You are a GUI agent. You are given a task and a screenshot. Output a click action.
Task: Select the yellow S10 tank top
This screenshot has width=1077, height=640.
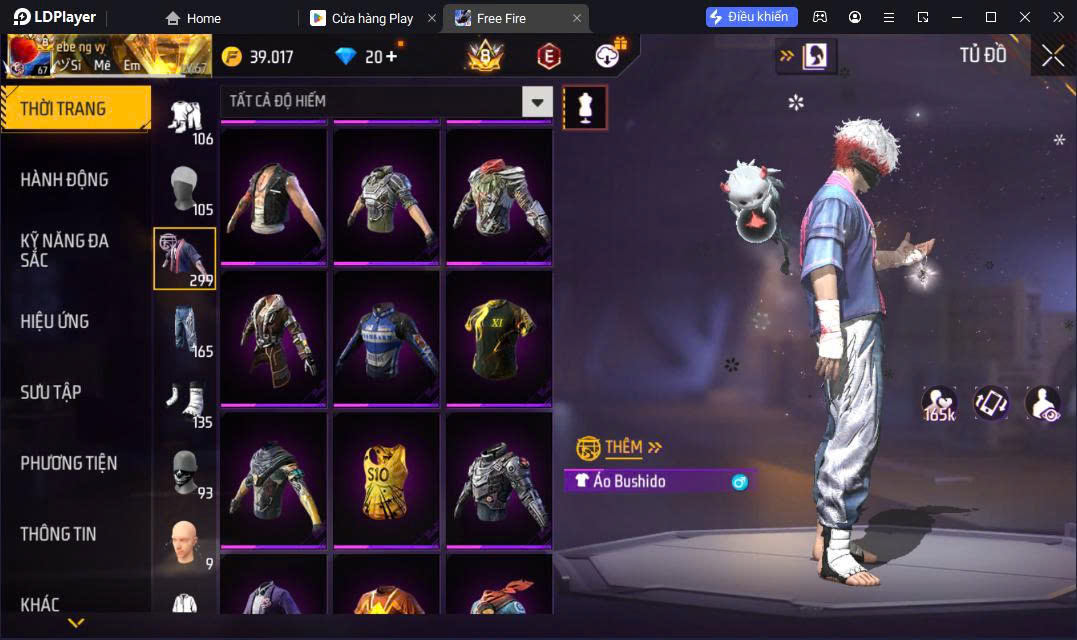coord(386,479)
